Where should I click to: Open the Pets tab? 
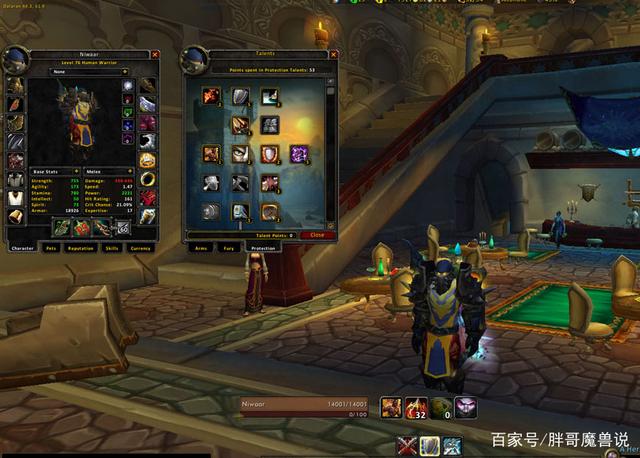[51, 247]
